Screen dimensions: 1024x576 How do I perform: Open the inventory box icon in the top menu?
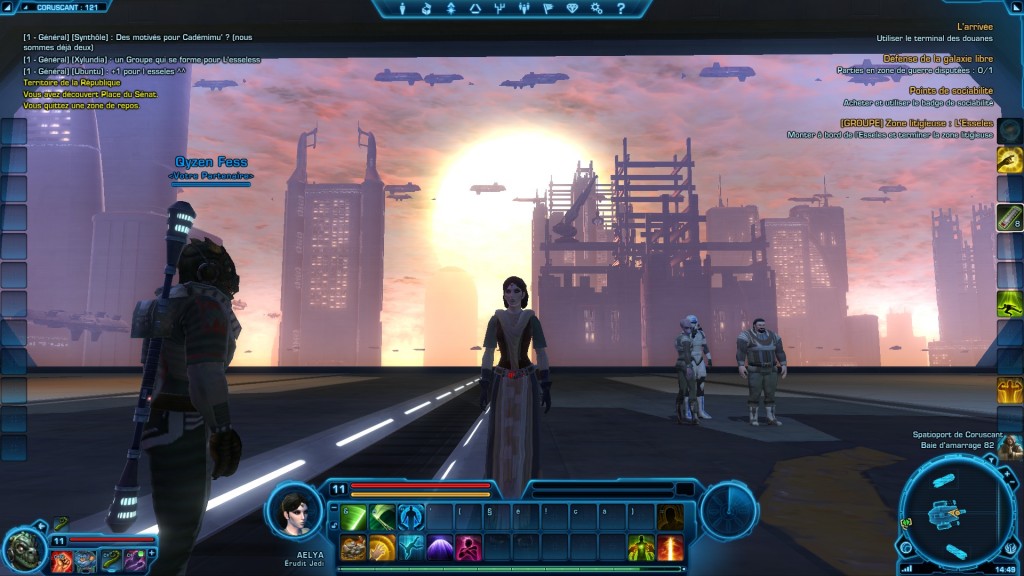tap(427, 9)
